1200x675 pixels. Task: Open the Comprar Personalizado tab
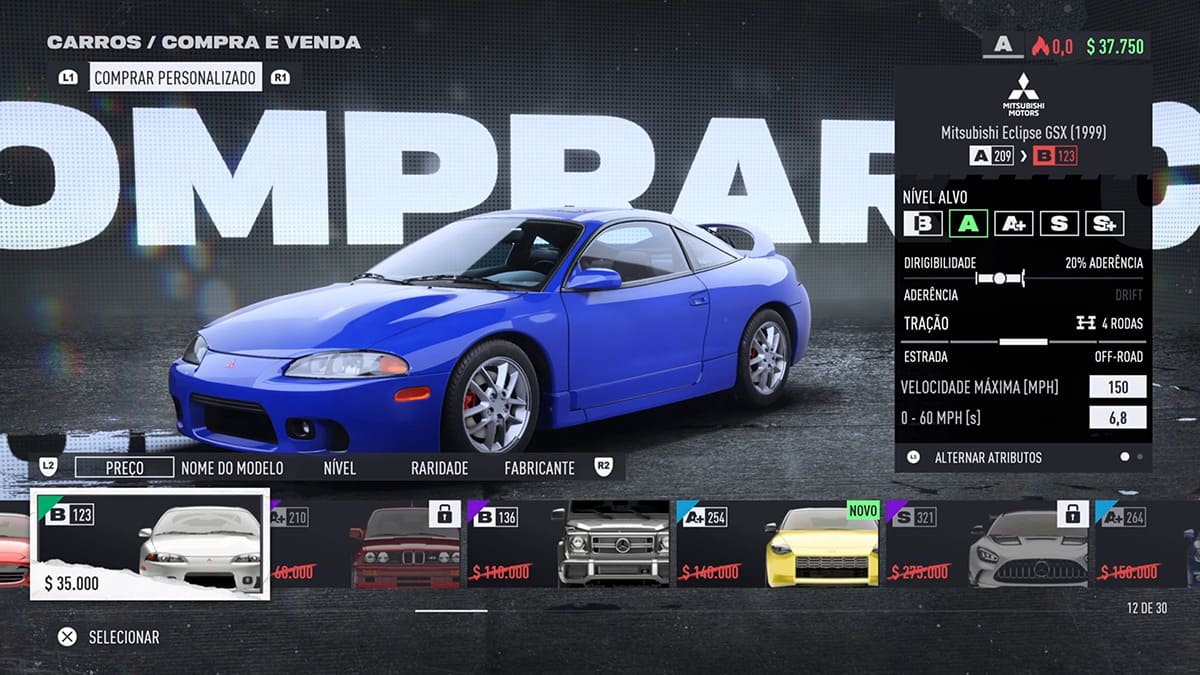(175, 77)
